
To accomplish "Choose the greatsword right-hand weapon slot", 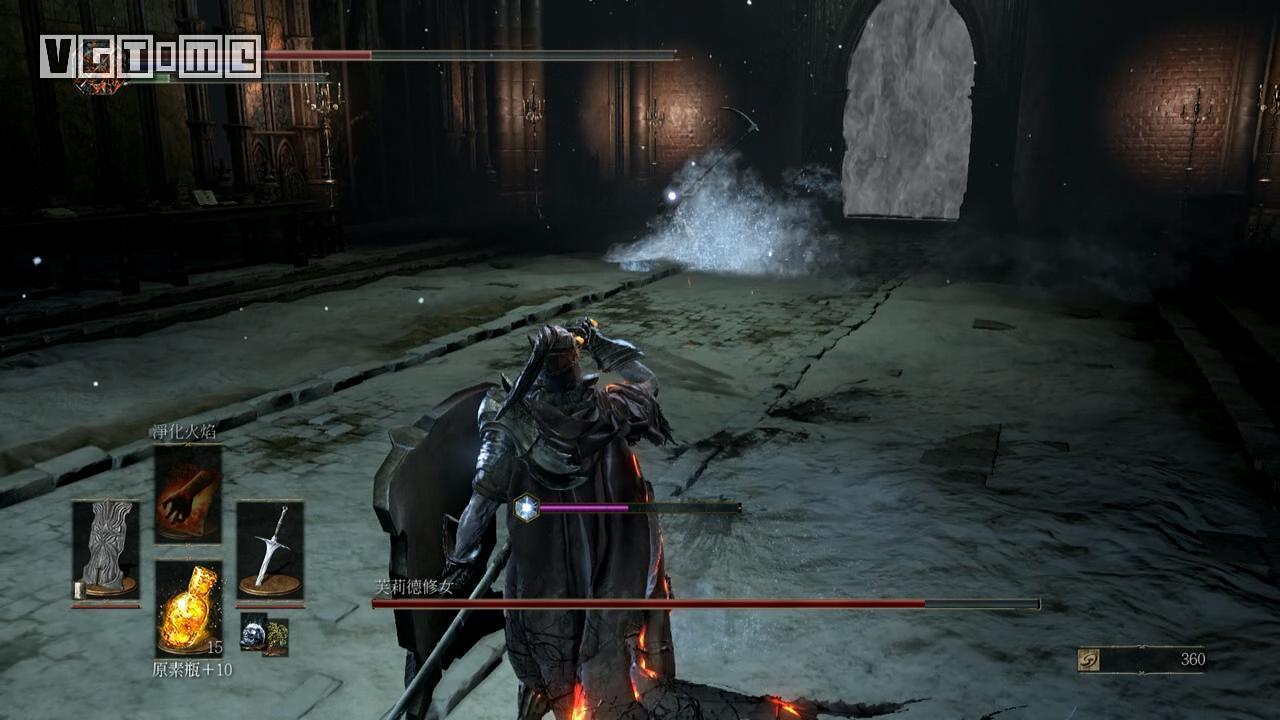I will click(x=270, y=549).
